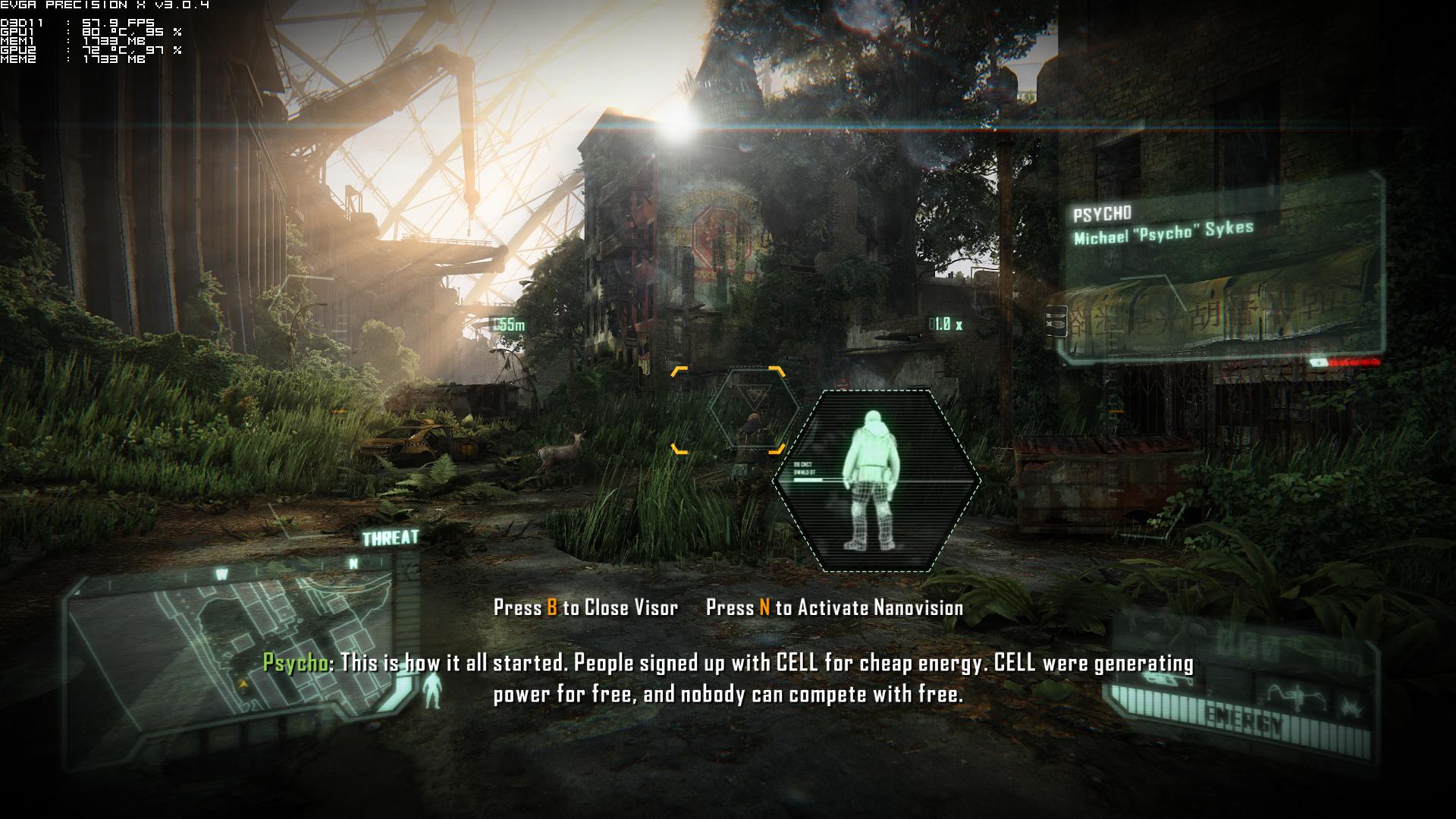The width and height of the screenshot is (1456, 819).
Task: Select the yellow visor targeting brackets
Action: tap(728, 409)
